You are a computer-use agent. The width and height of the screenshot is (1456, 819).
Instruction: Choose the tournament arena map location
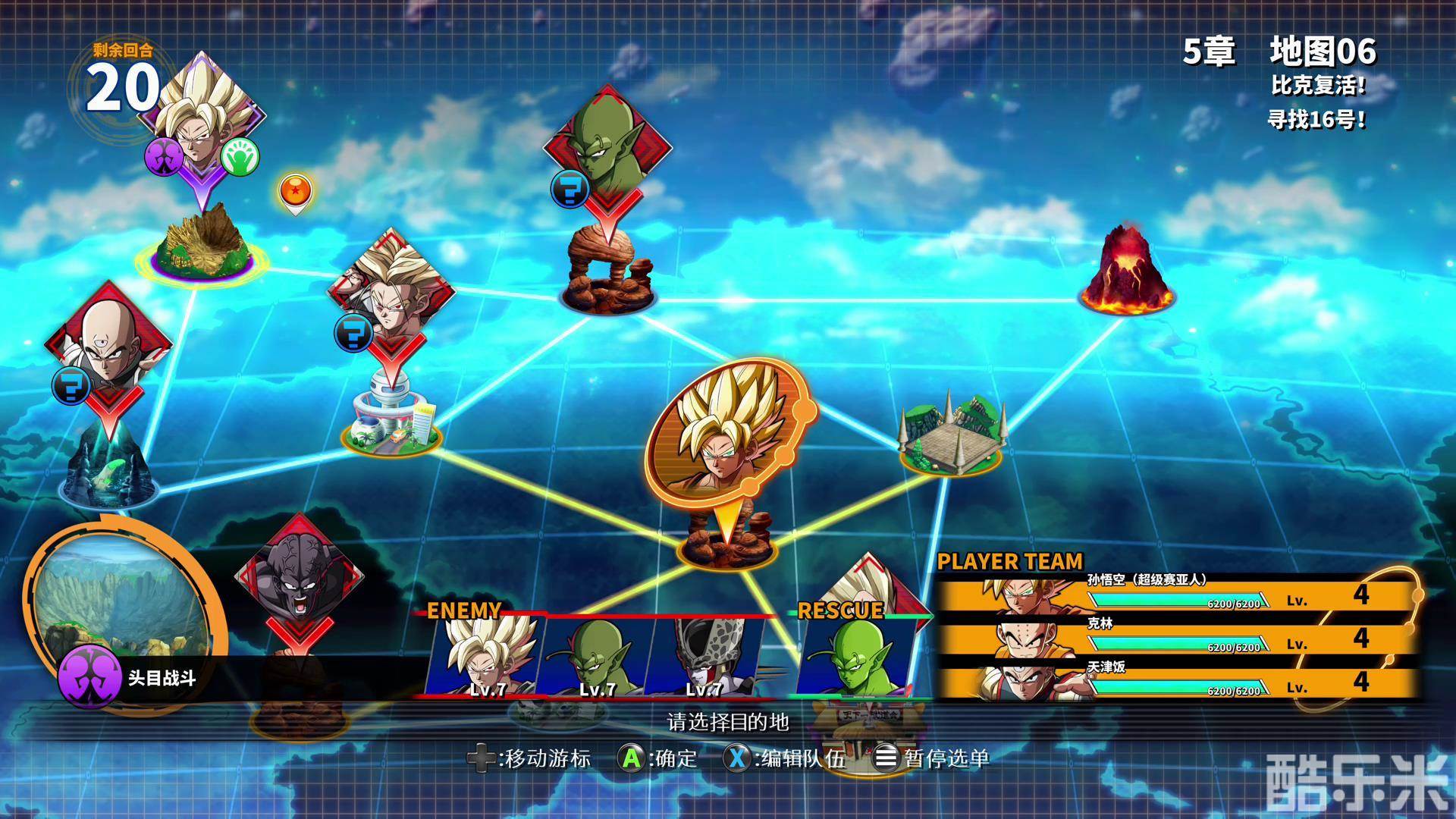tap(952, 436)
